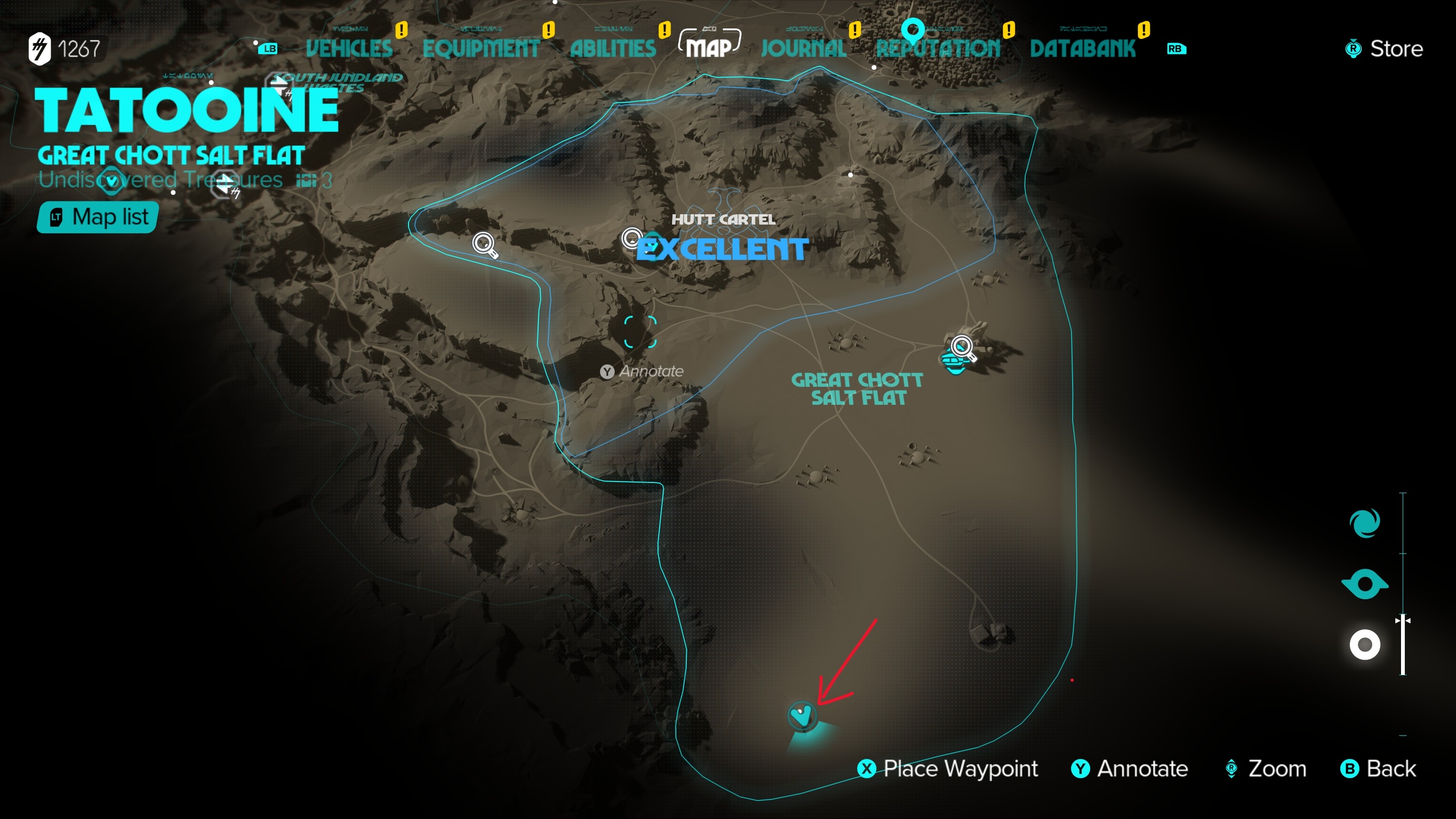The height and width of the screenshot is (819, 1456).
Task: Go Back from the map screen
Action: point(1379,769)
